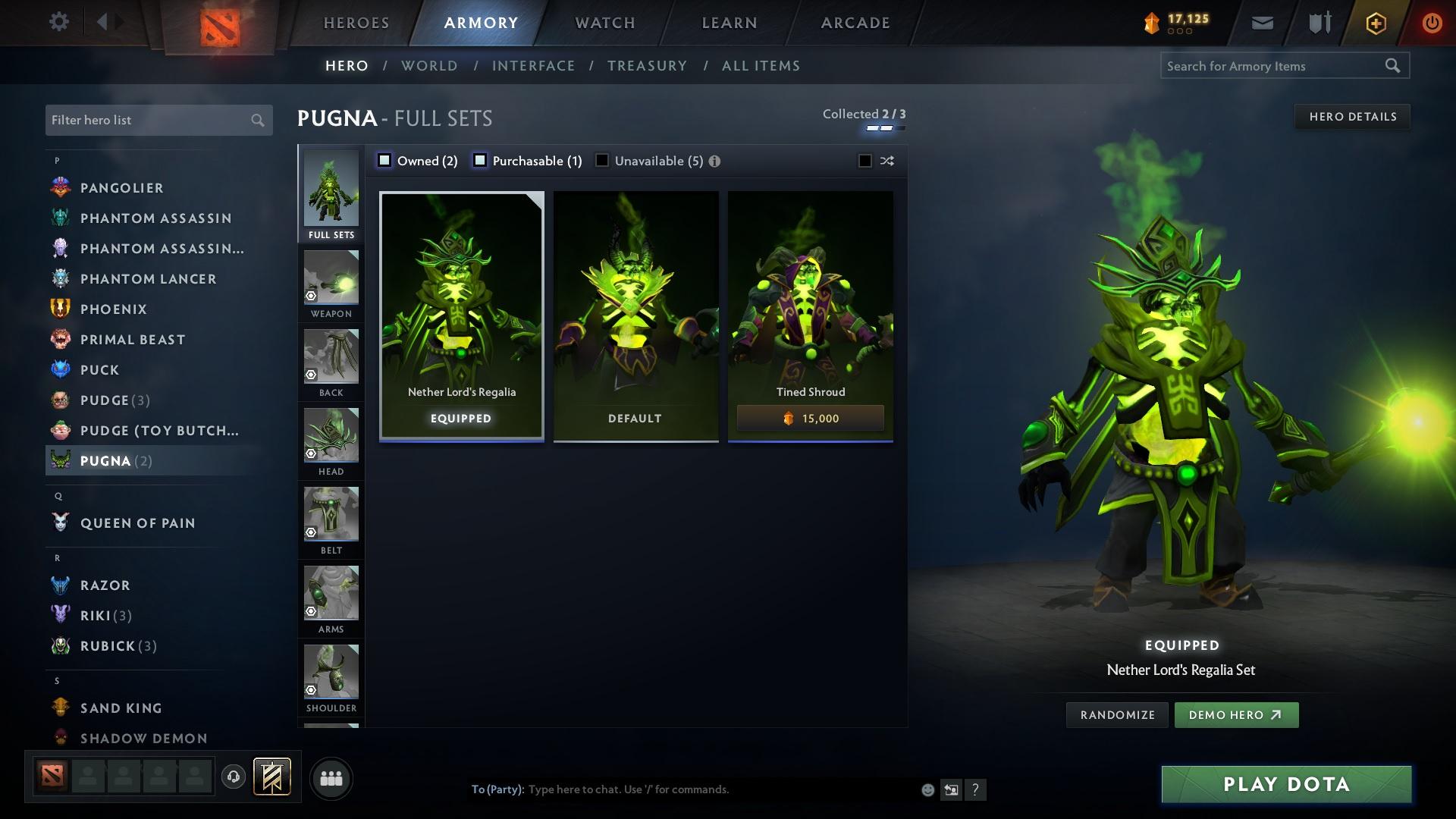Enable the Unavailable items checkbox
This screenshot has width=1456, height=819.
tap(601, 160)
